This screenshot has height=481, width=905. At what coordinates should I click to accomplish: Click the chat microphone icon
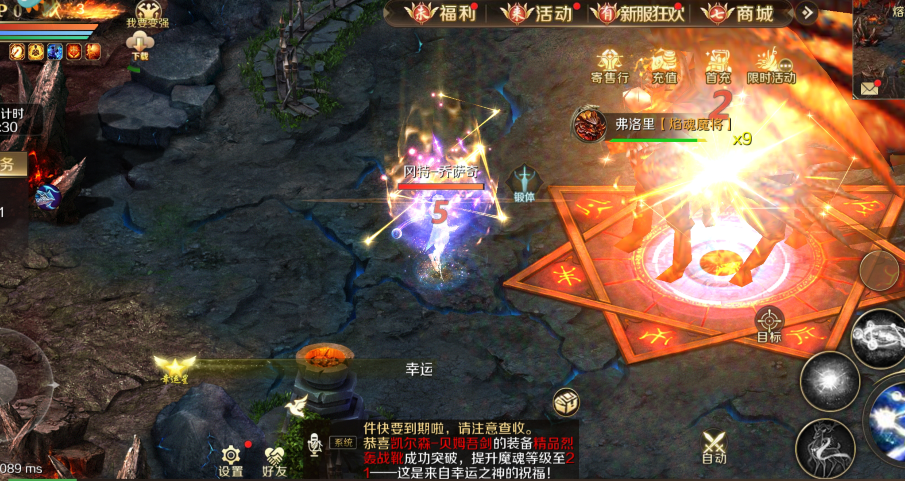(315, 443)
